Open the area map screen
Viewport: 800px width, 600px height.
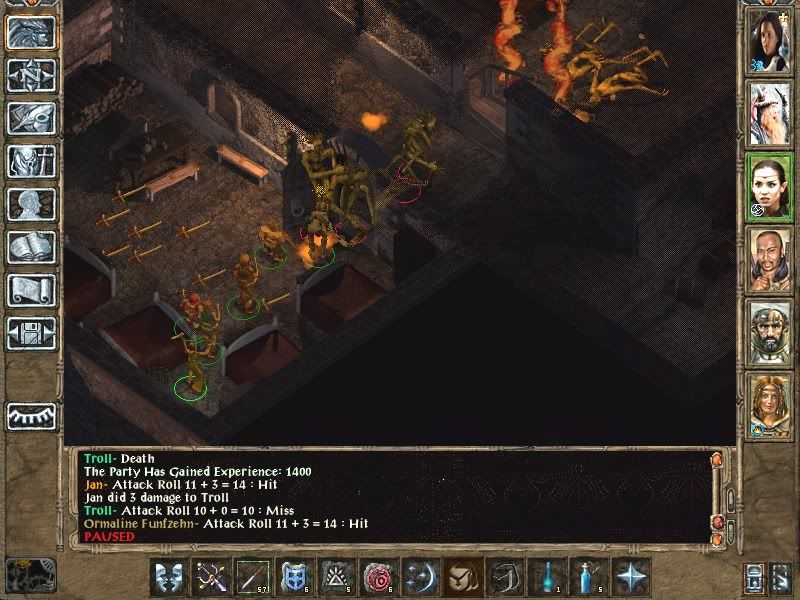pos(31,75)
